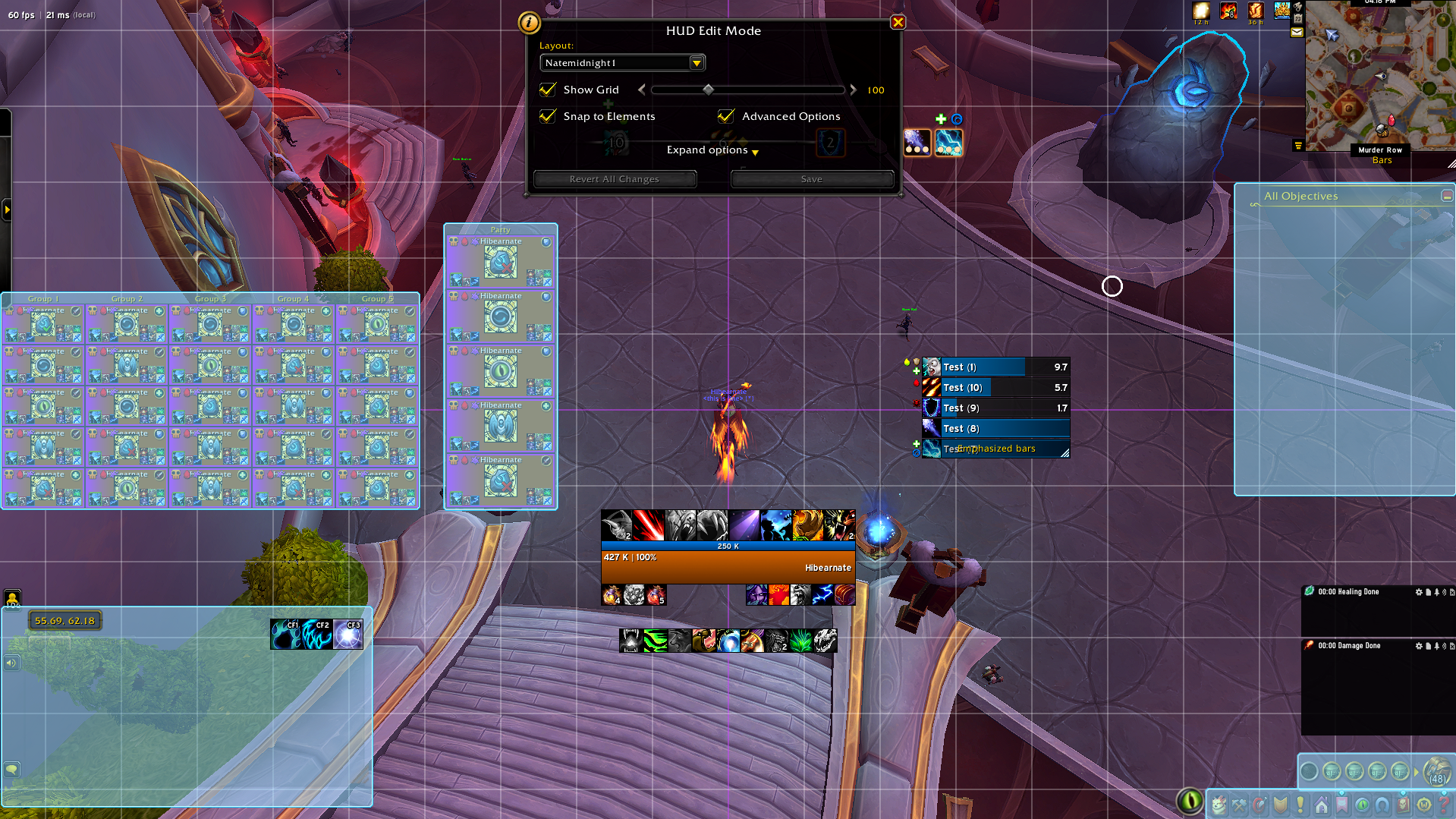The width and height of the screenshot is (1456, 819).
Task: Toggle the Show Grid checkbox
Action: (548, 90)
